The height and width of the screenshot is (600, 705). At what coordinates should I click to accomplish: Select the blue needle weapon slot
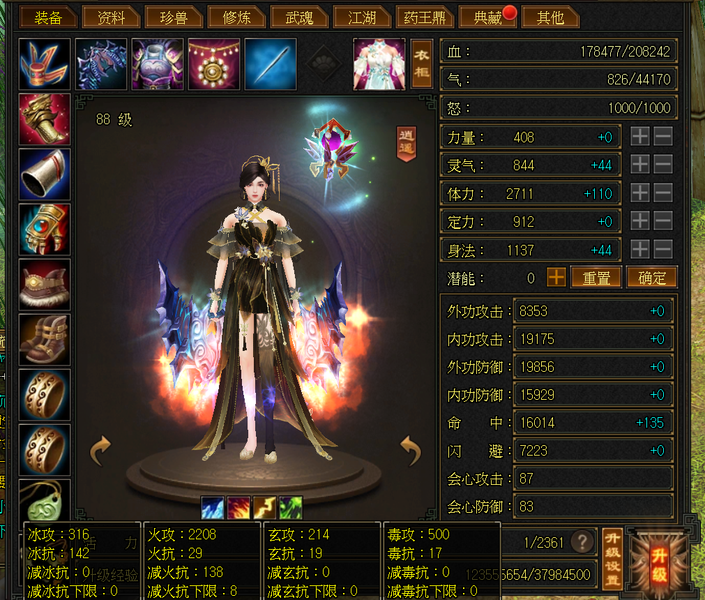270,63
